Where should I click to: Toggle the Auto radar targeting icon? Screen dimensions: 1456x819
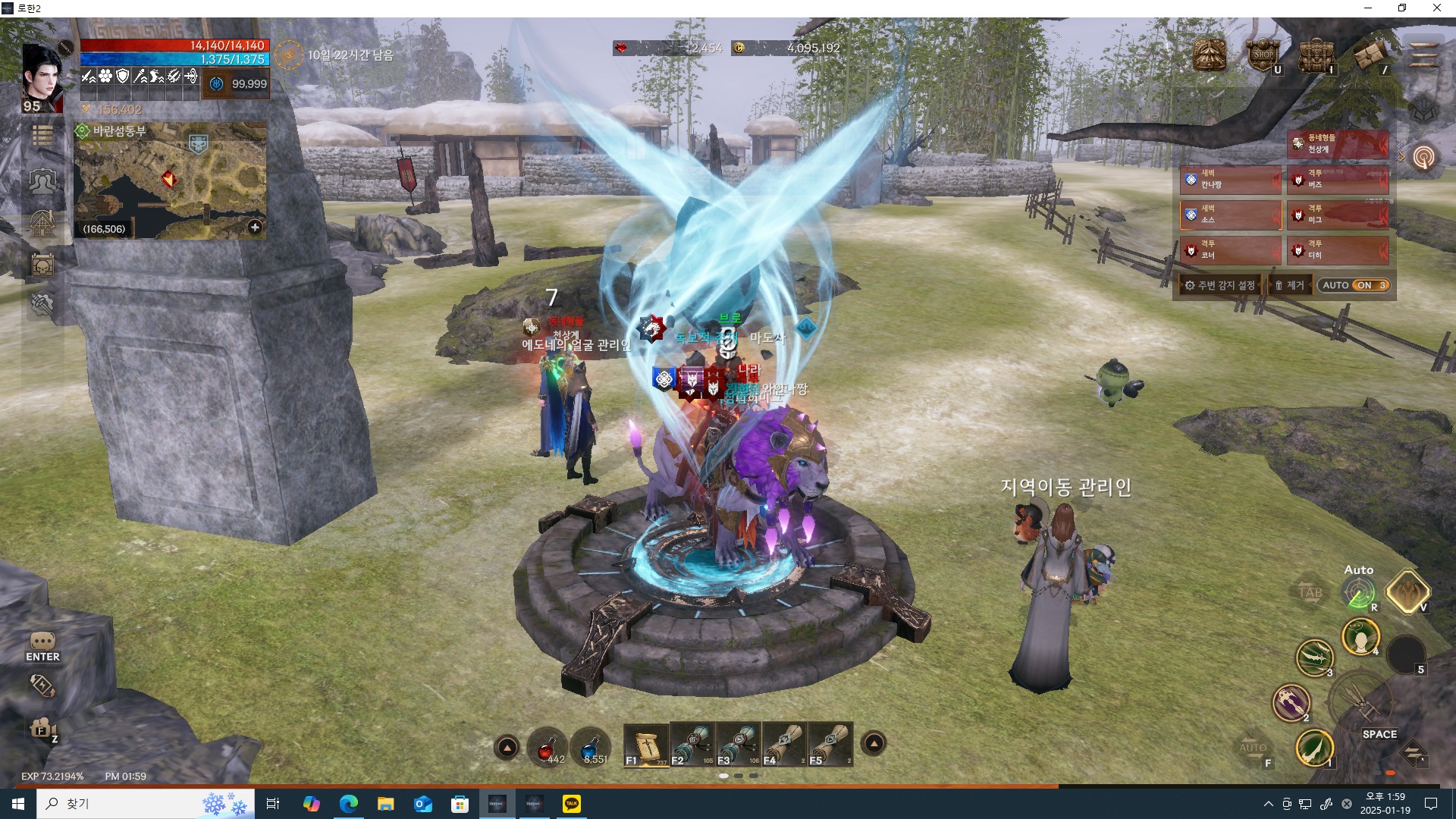tap(1359, 593)
